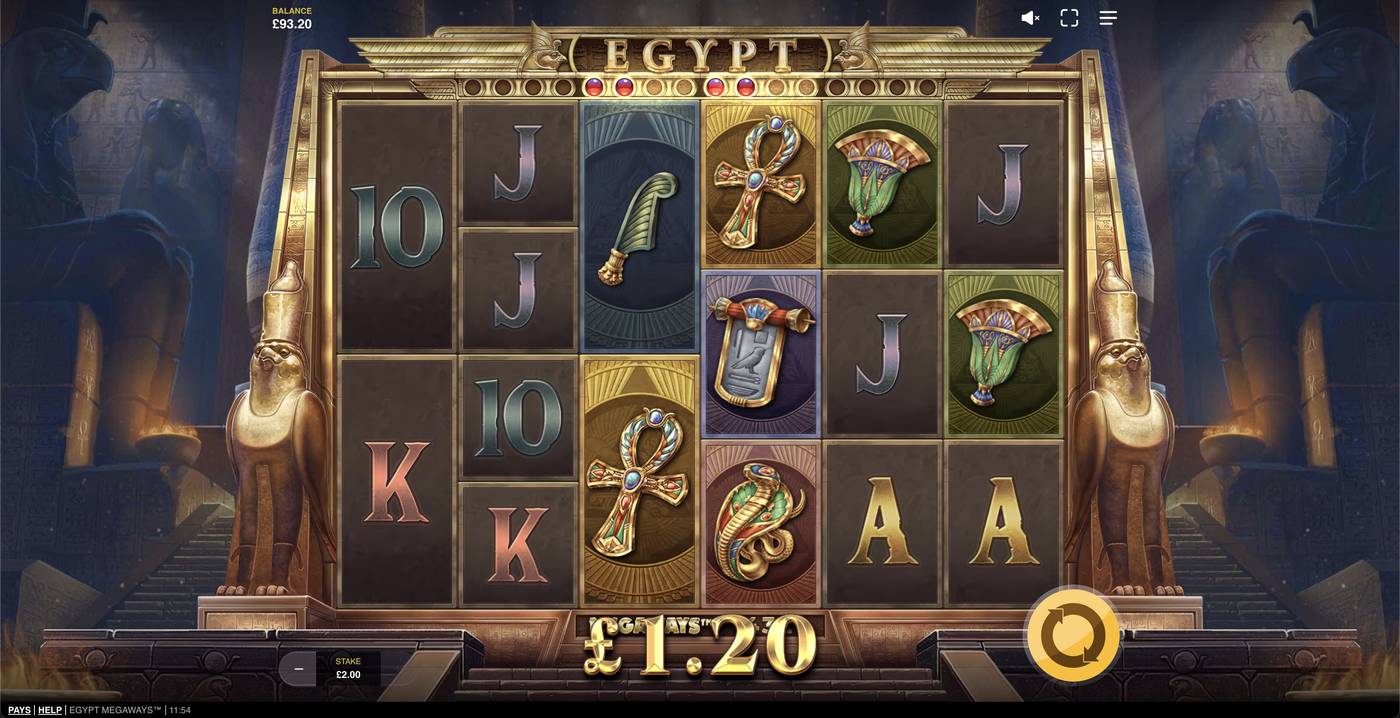Enter fullscreen mode
Image resolution: width=1400 pixels, height=718 pixels.
click(x=1069, y=18)
